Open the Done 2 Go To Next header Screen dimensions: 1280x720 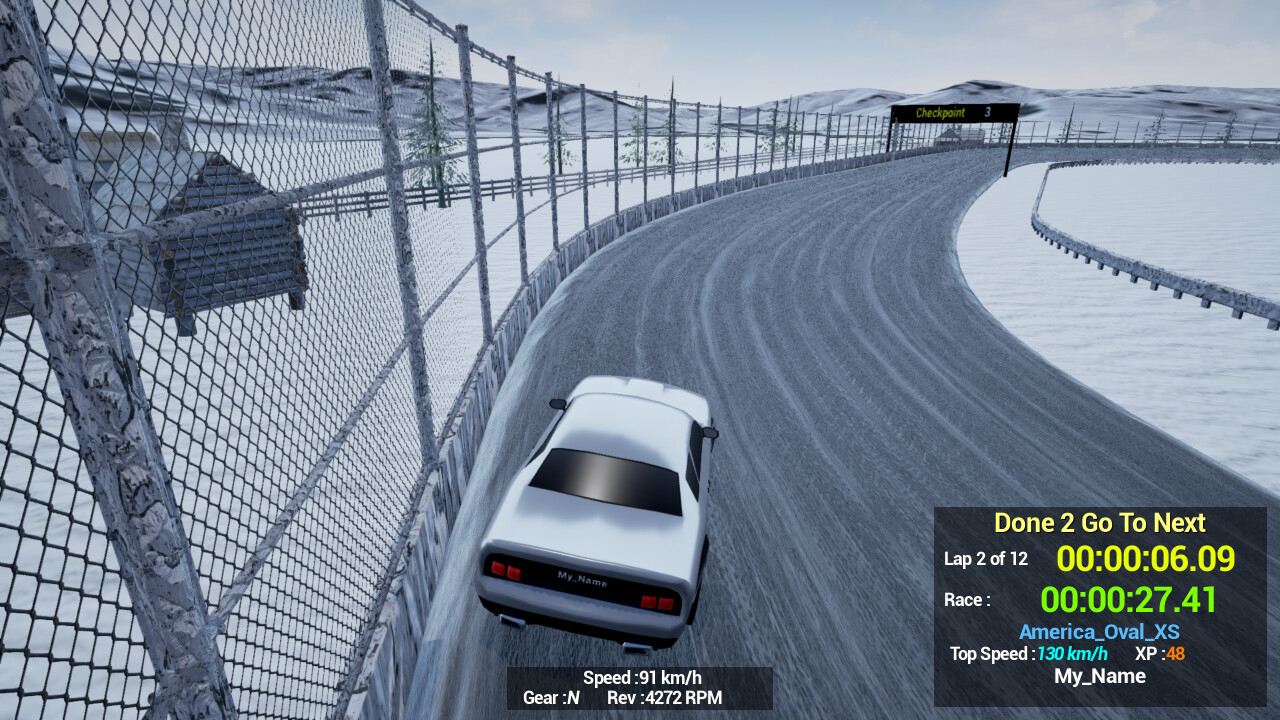click(1098, 522)
